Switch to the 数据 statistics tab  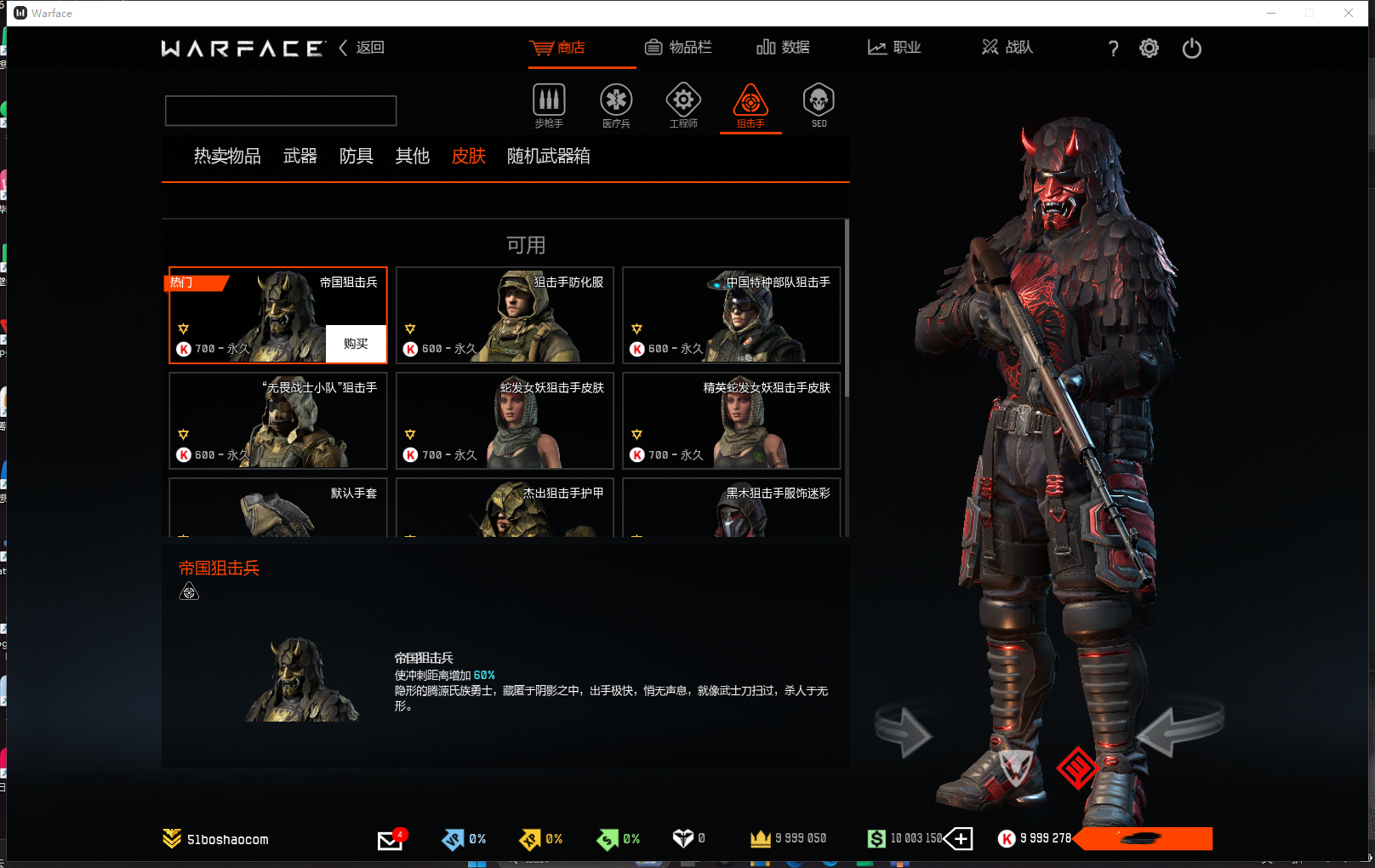click(x=783, y=48)
